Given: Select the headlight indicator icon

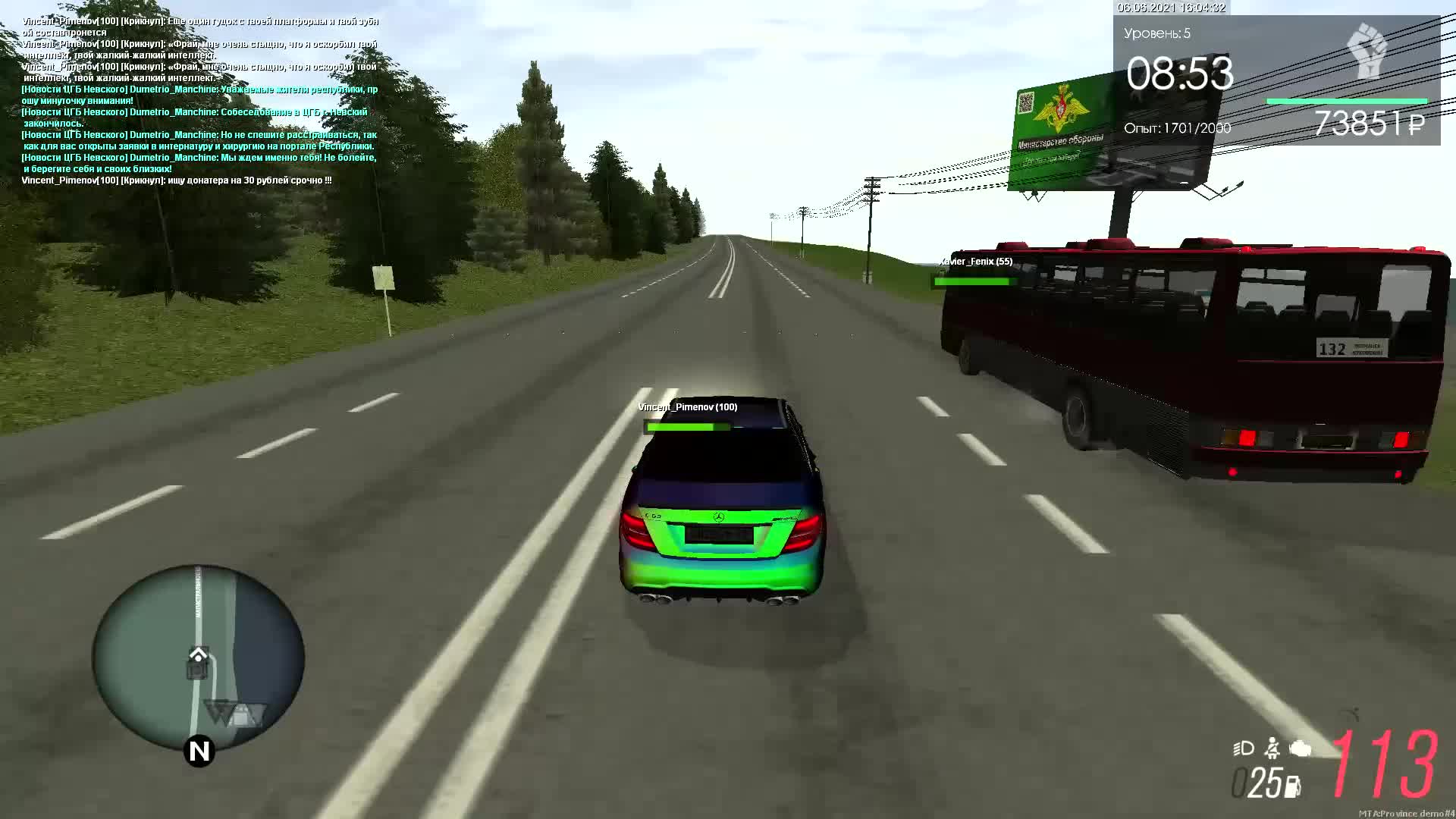Looking at the screenshot, I should (x=1242, y=748).
